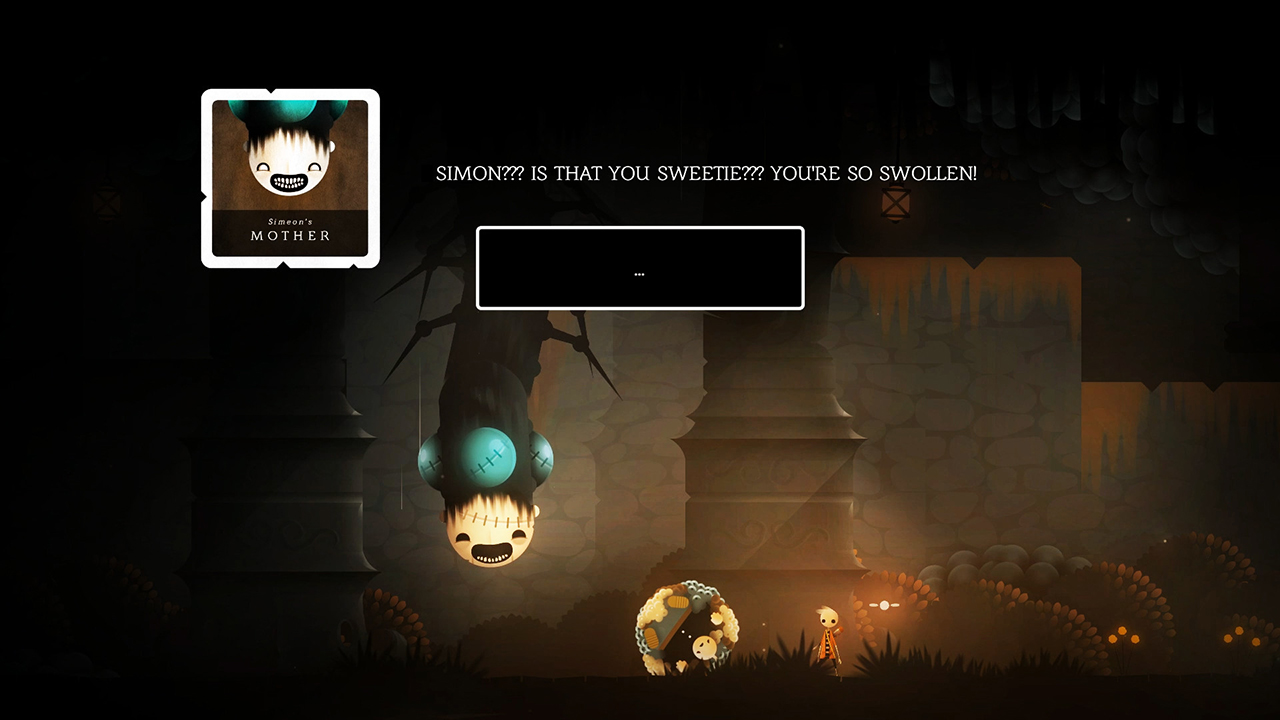Image resolution: width=1280 pixels, height=720 pixels.
Task: Click Simeon's Mother portrait card
Action: (x=290, y=177)
